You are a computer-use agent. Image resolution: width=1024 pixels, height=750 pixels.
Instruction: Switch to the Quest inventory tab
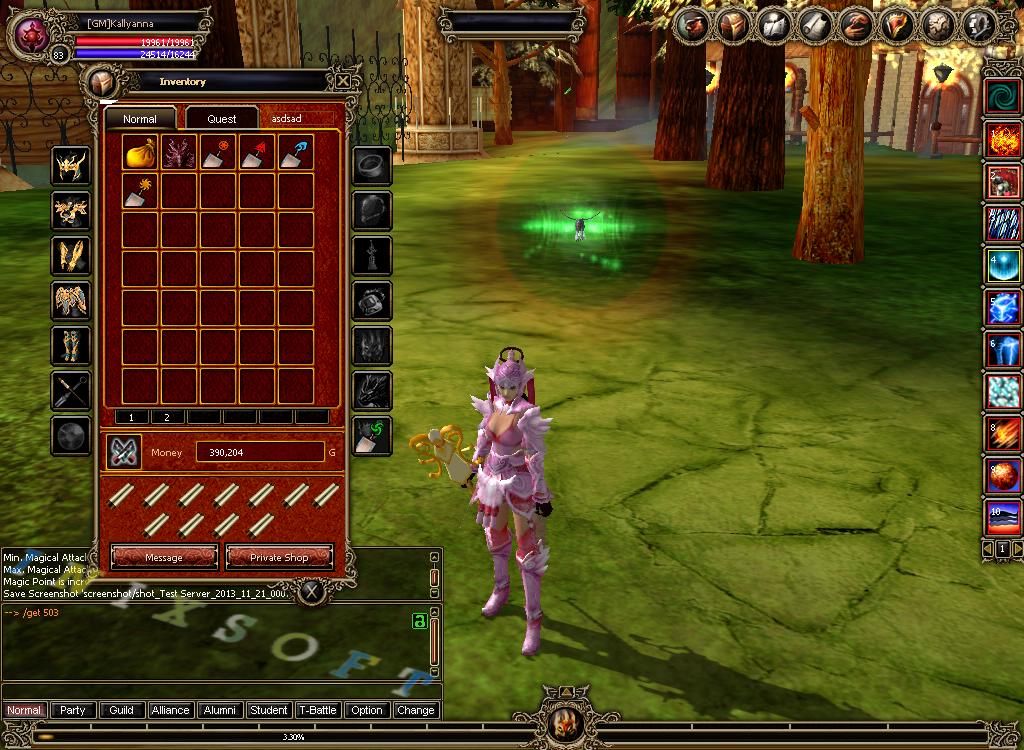222,118
